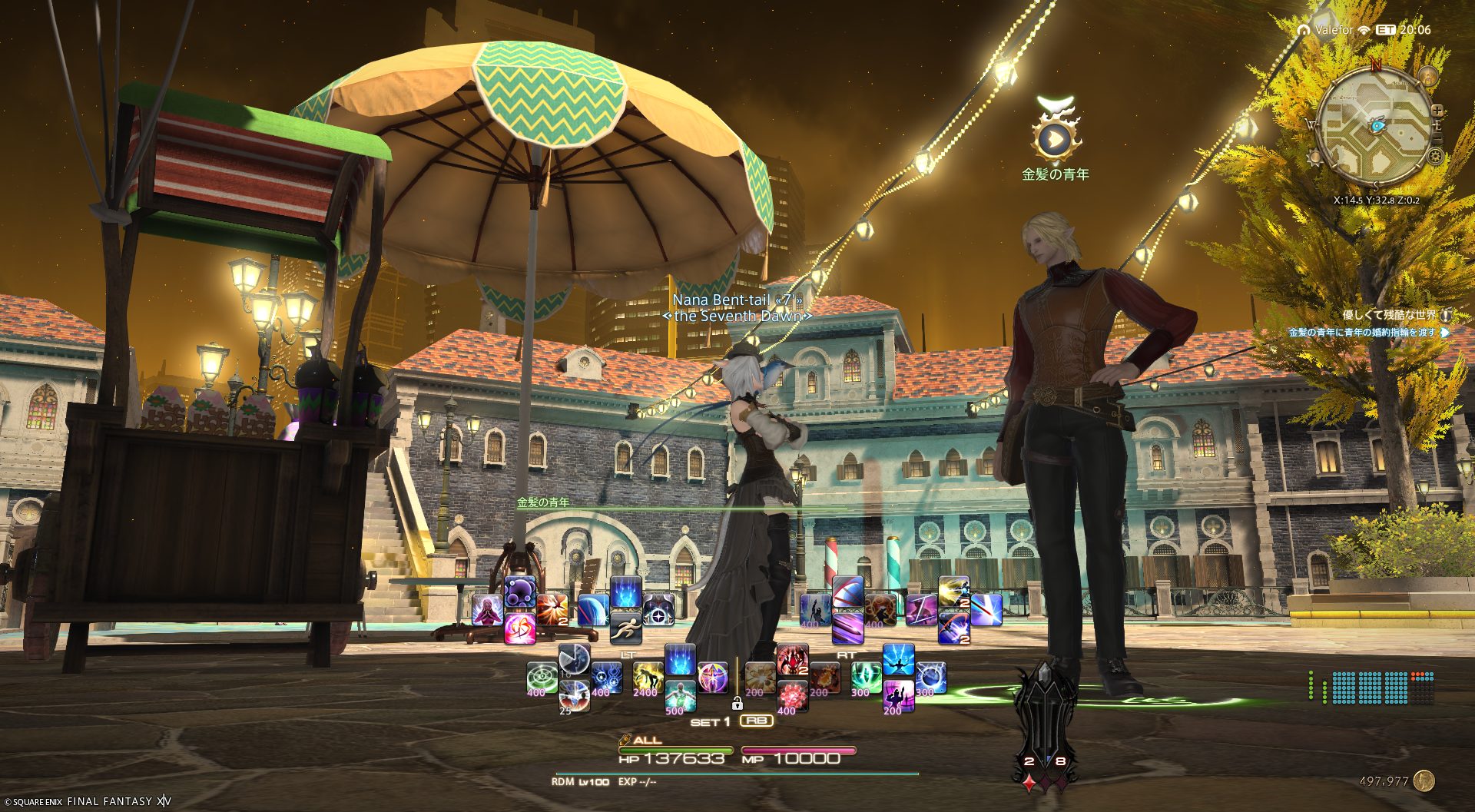Zoom out the minimap with minus button
This screenshot has width=1475, height=812.
pos(1437,138)
